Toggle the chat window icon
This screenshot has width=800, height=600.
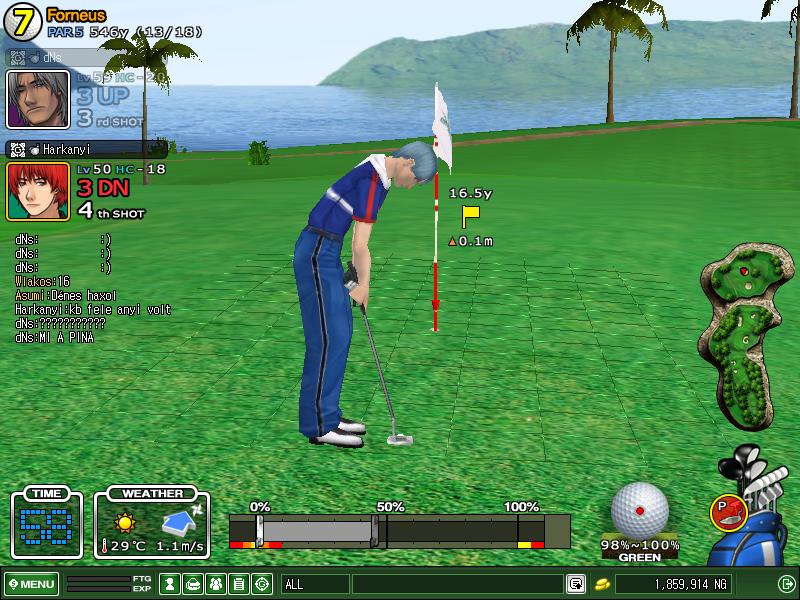click(576, 584)
